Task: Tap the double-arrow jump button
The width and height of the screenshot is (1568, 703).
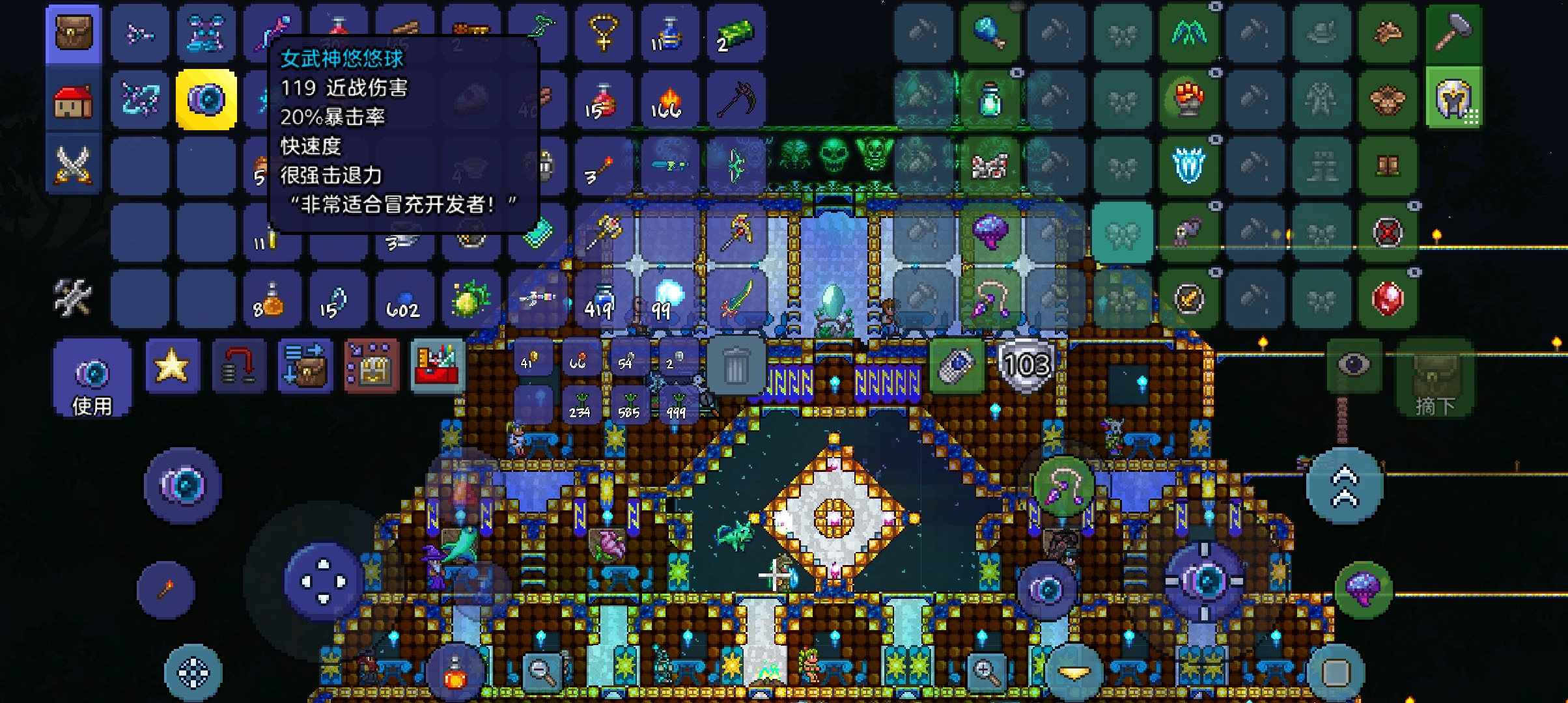Action: [1345, 486]
